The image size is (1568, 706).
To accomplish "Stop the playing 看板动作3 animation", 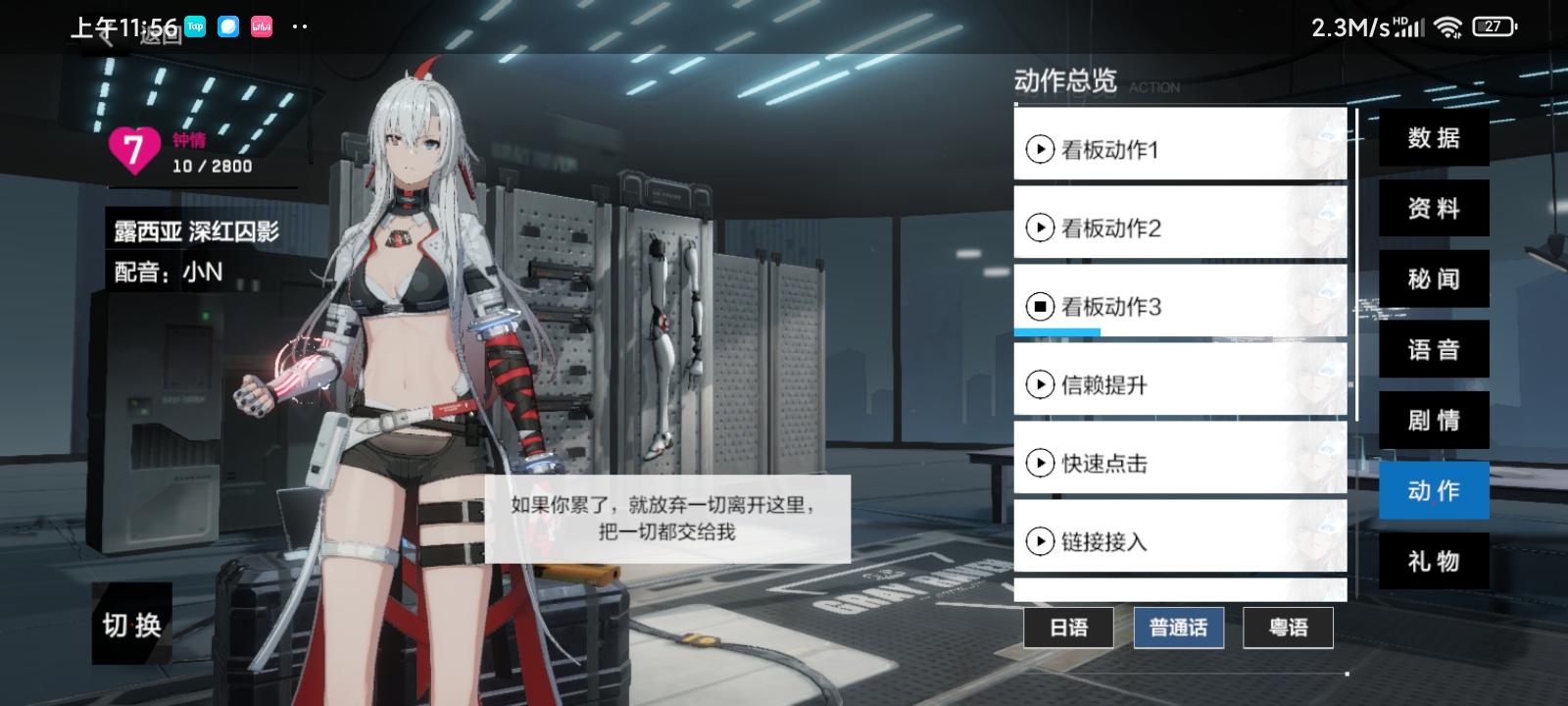I will click(x=1039, y=307).
